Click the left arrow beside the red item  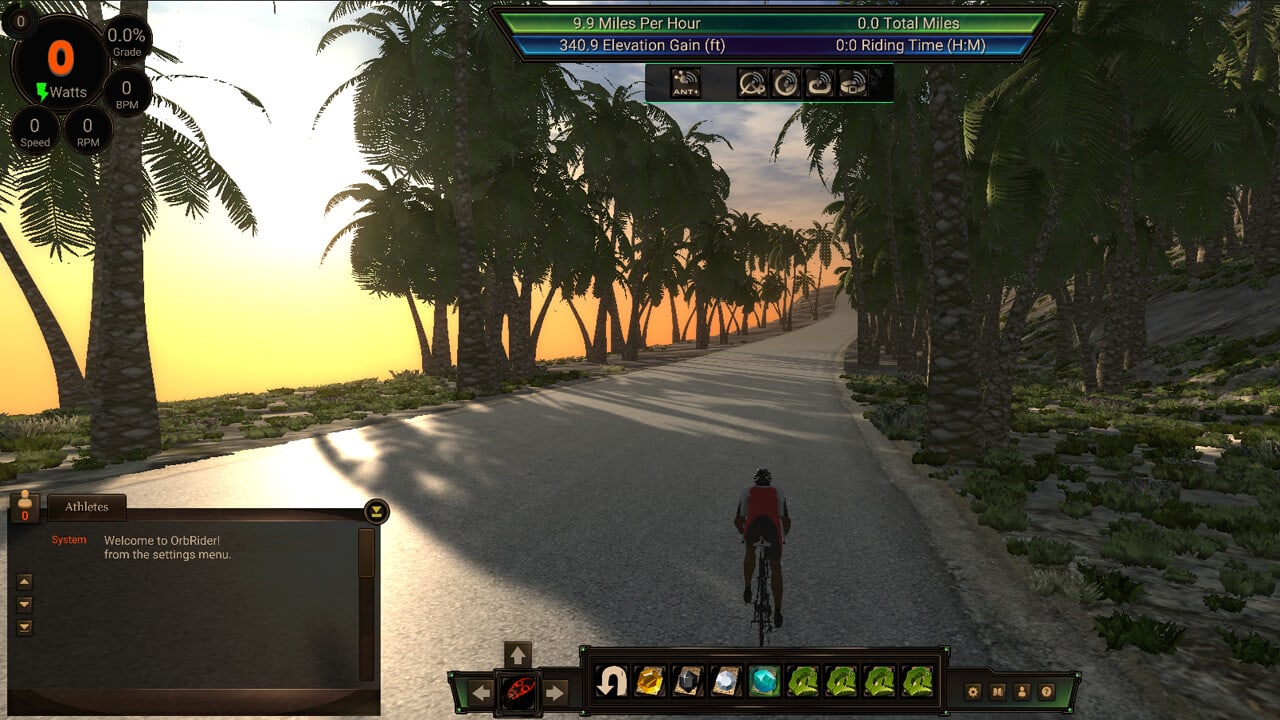click(x=482, y=692)
